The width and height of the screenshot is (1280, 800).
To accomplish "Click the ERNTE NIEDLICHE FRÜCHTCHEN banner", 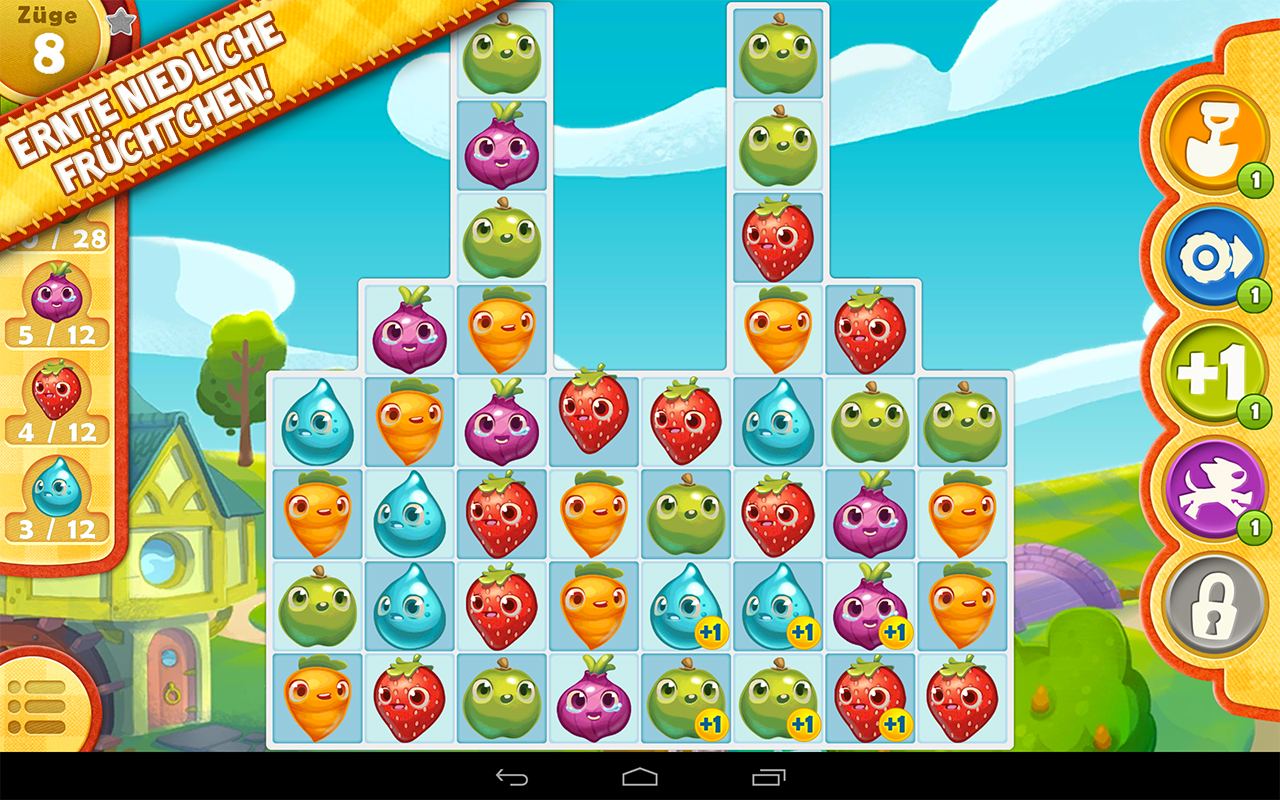I will (145, 110).
